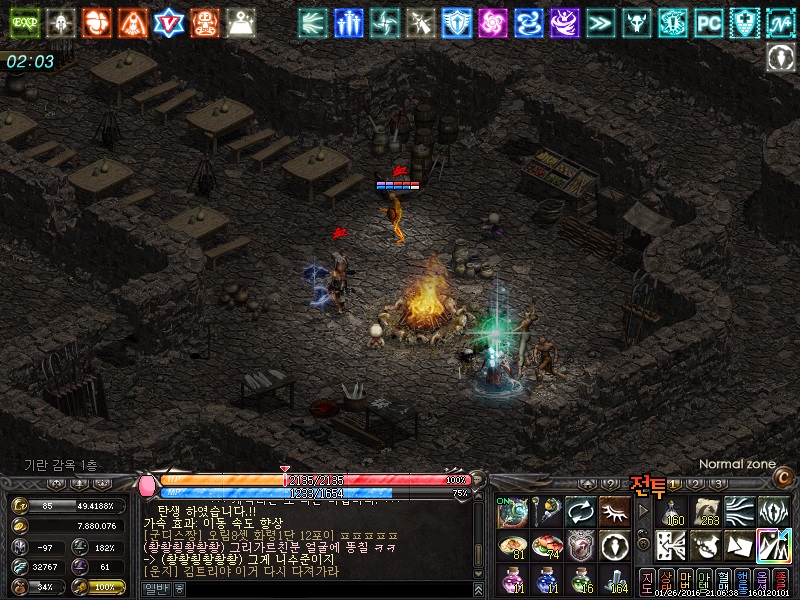Use the pink potion in the hotbar
Screen dimensions: 800x600
(x=513, y=580)
